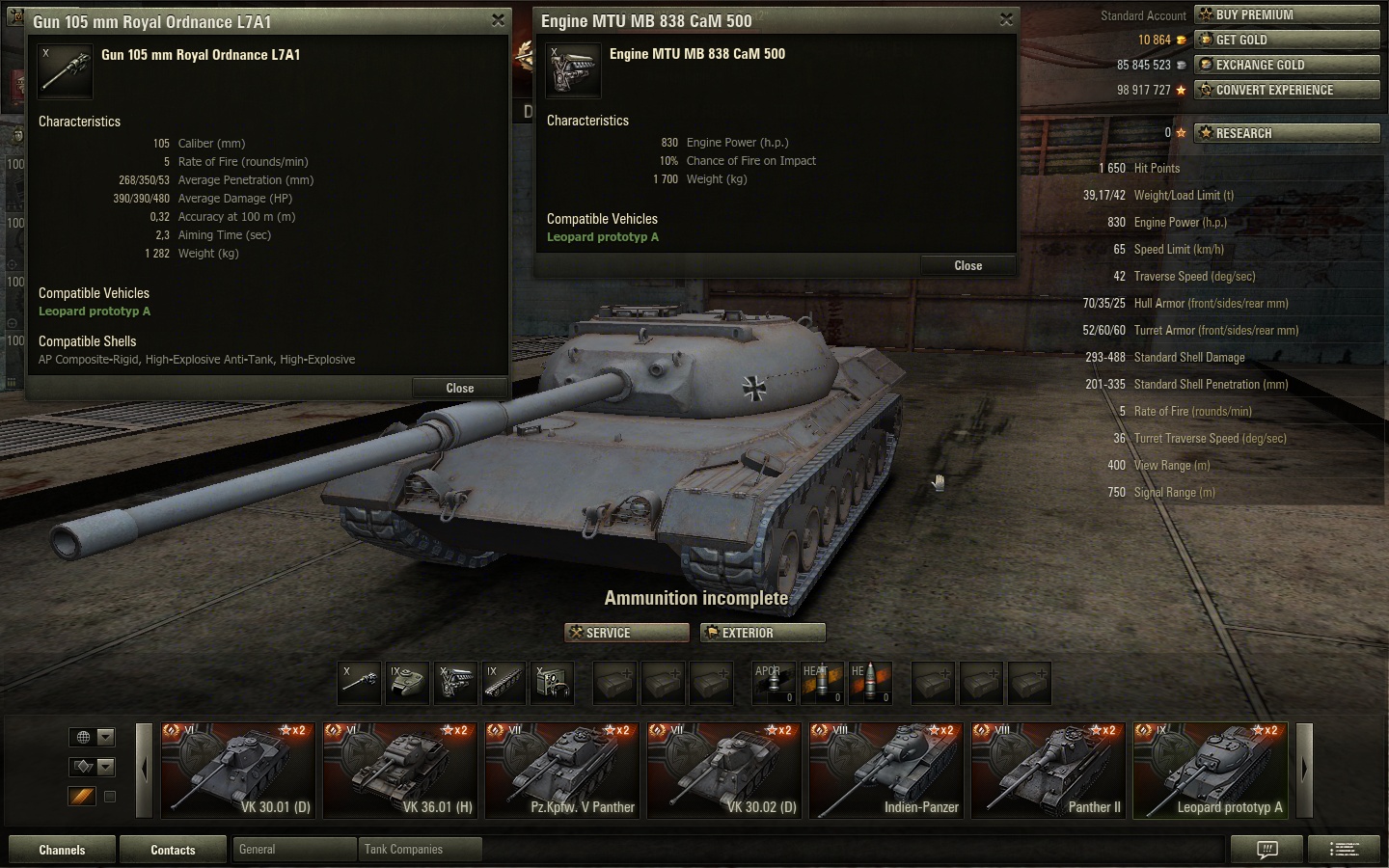Click Close button in the engine info panel
Screen dimensions: 1389x868
967,265
